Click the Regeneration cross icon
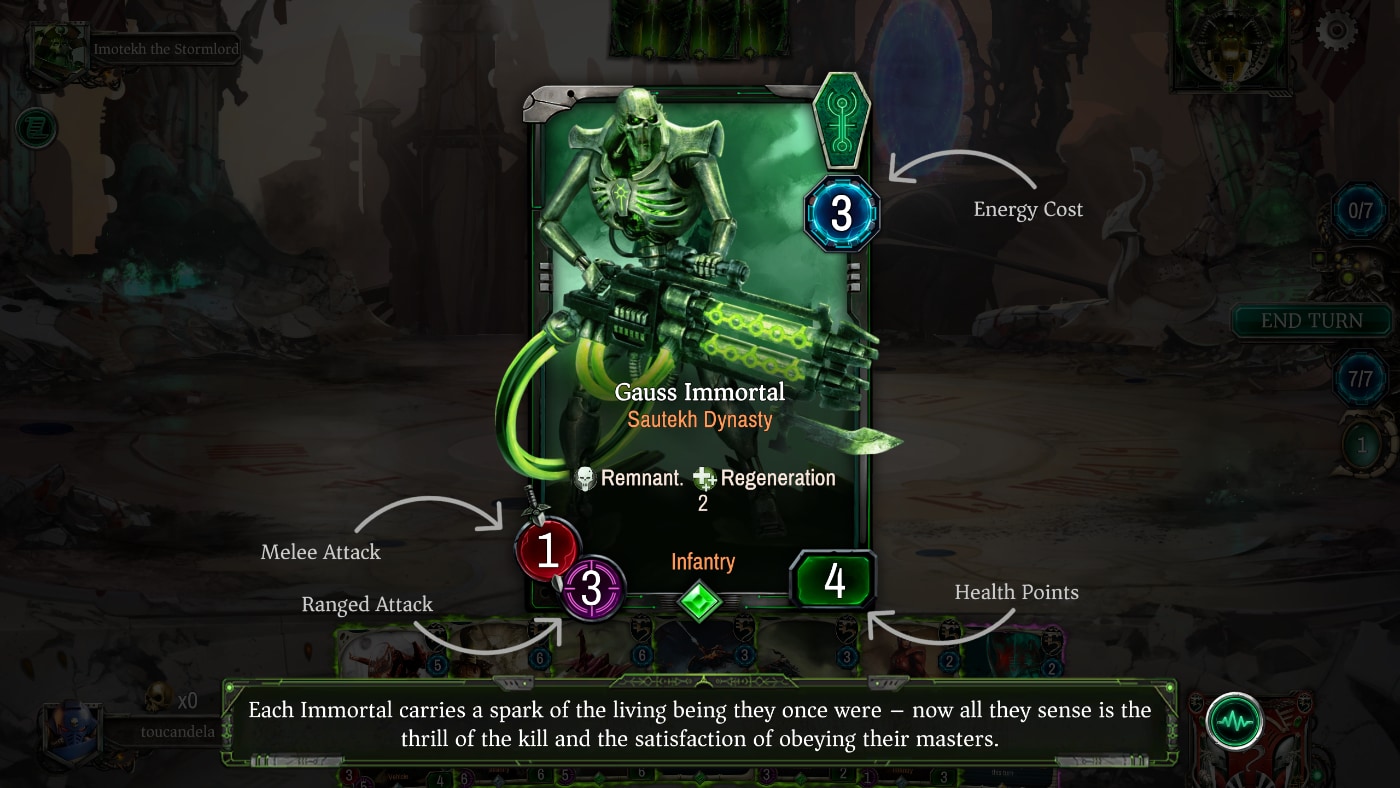 coord(703,478)
